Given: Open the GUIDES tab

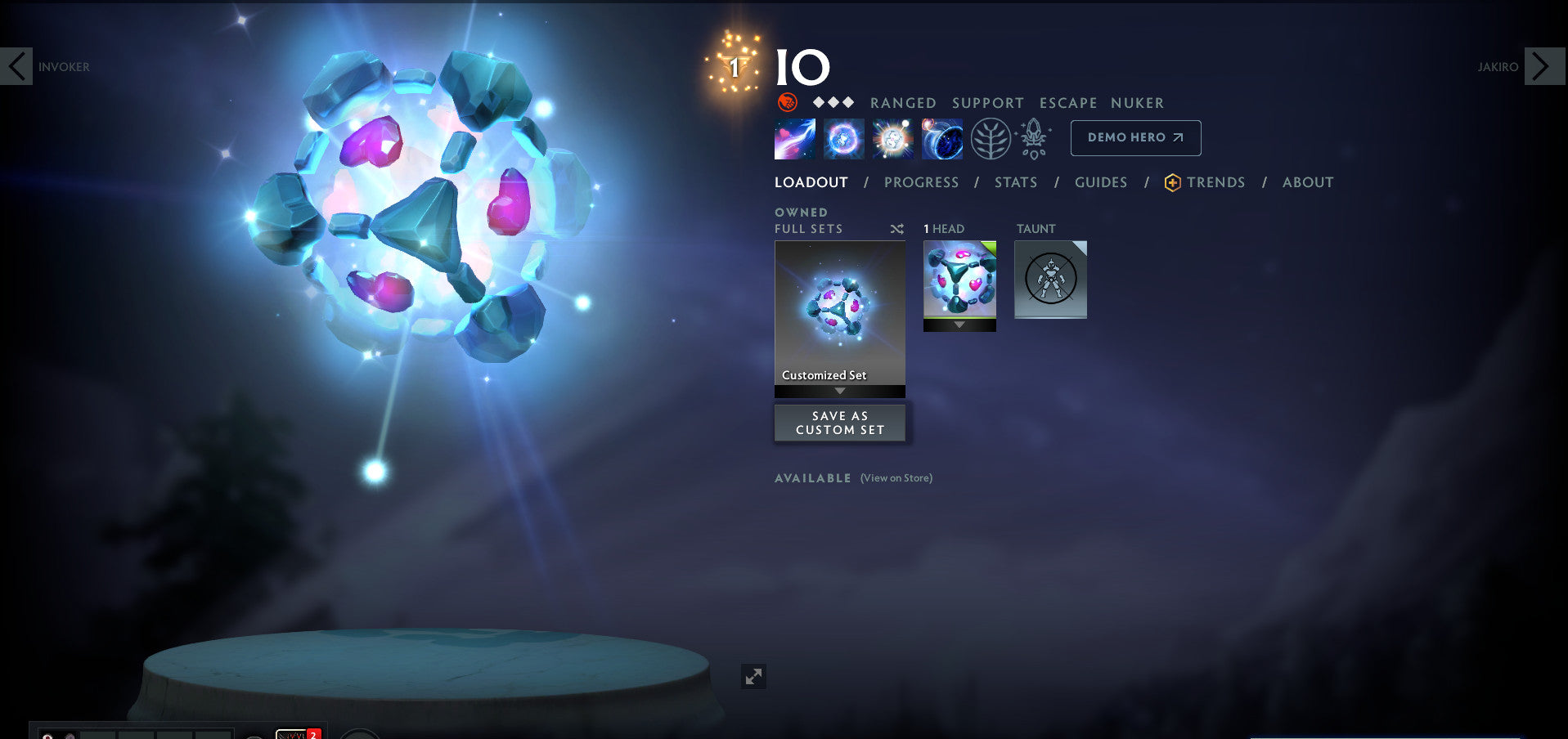Looking at the screenshot, I should 1100,182.
